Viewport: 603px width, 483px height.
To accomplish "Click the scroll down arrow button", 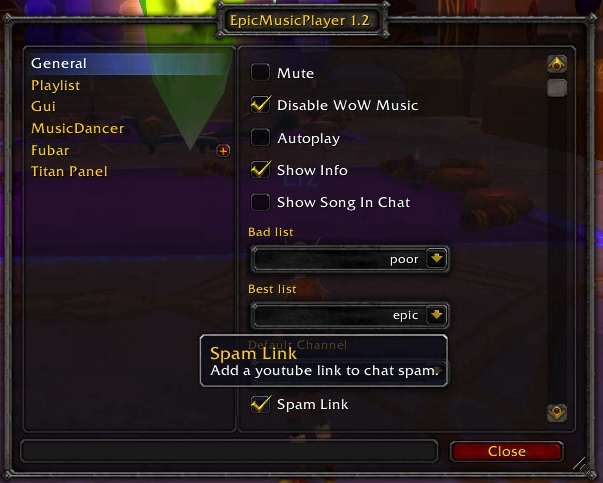I will [557, 412].
